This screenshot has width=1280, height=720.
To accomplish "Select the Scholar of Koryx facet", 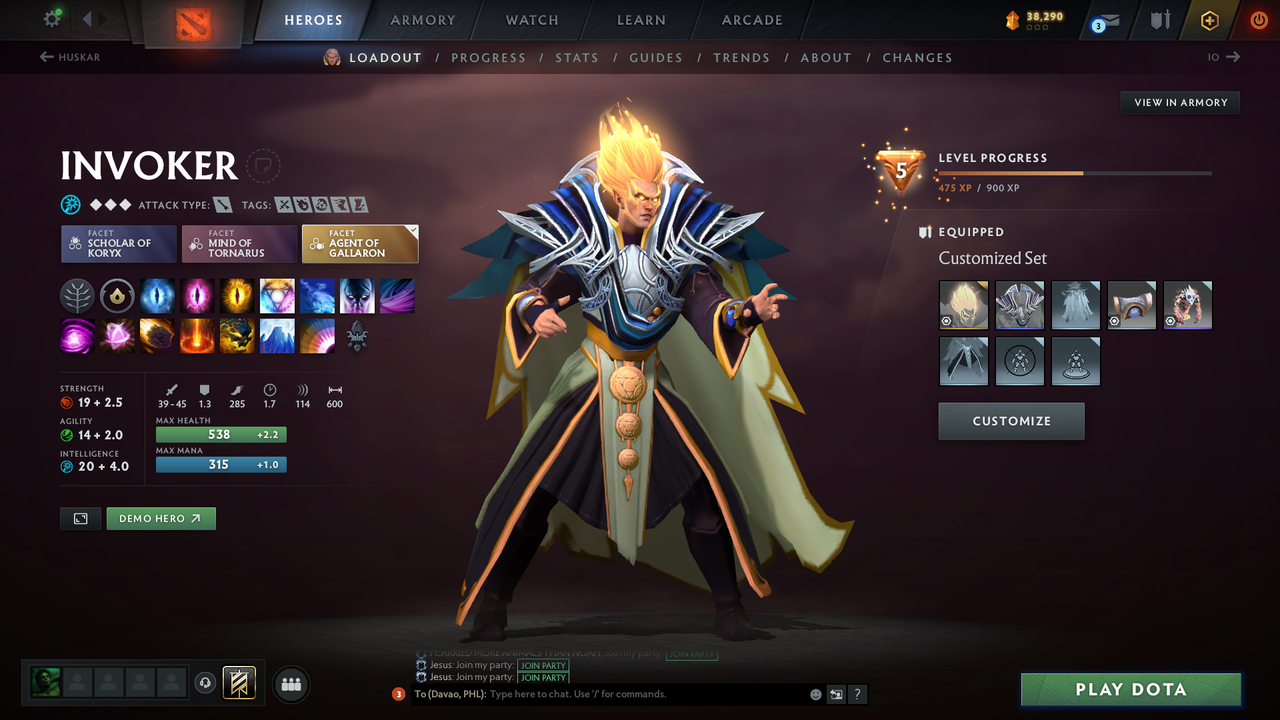I will (x=118, y=243).
